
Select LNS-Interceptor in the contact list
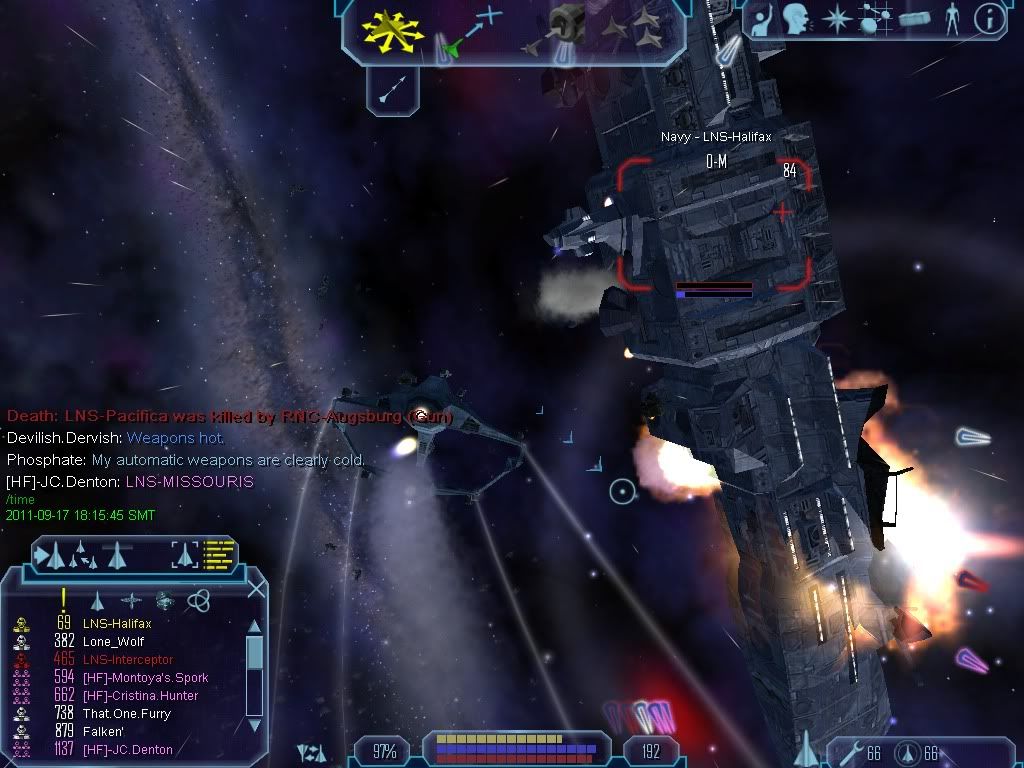127,660
